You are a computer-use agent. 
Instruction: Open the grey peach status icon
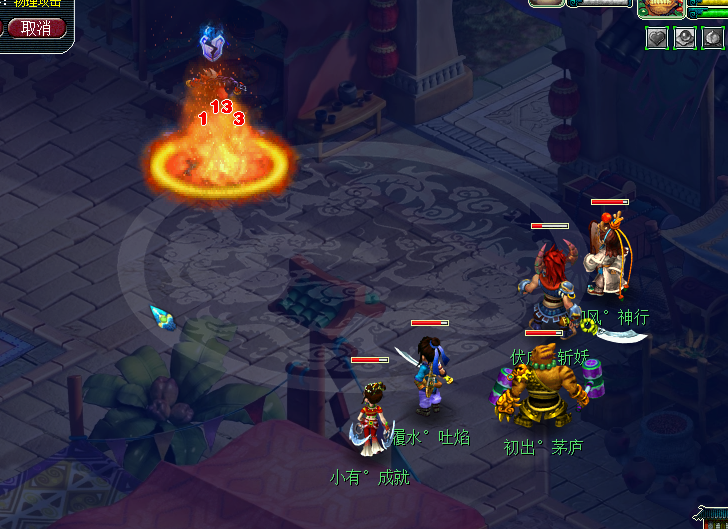click(x=712, y=38)
